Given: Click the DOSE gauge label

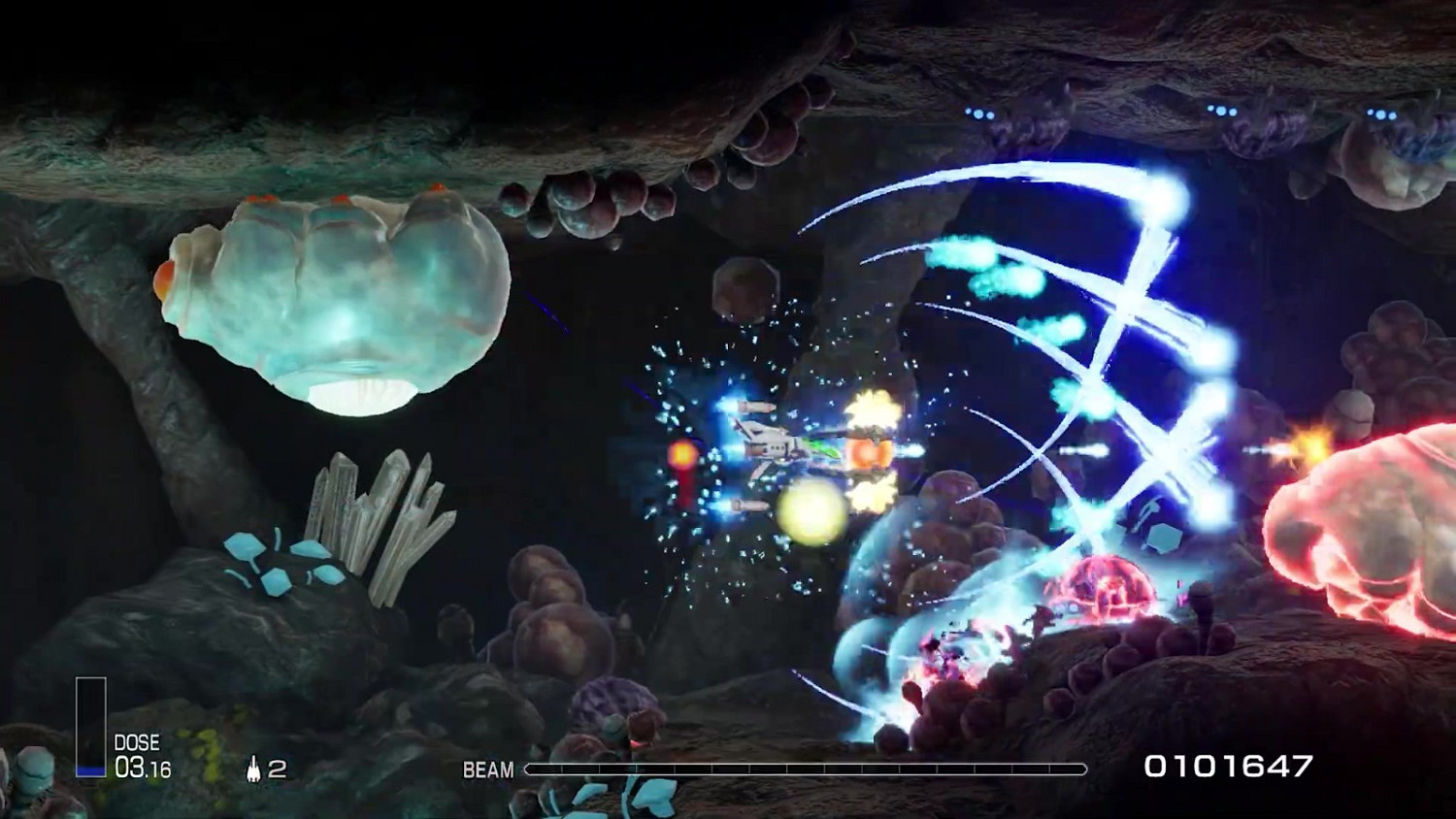Looking at the screenshot, I should (140, 745).
